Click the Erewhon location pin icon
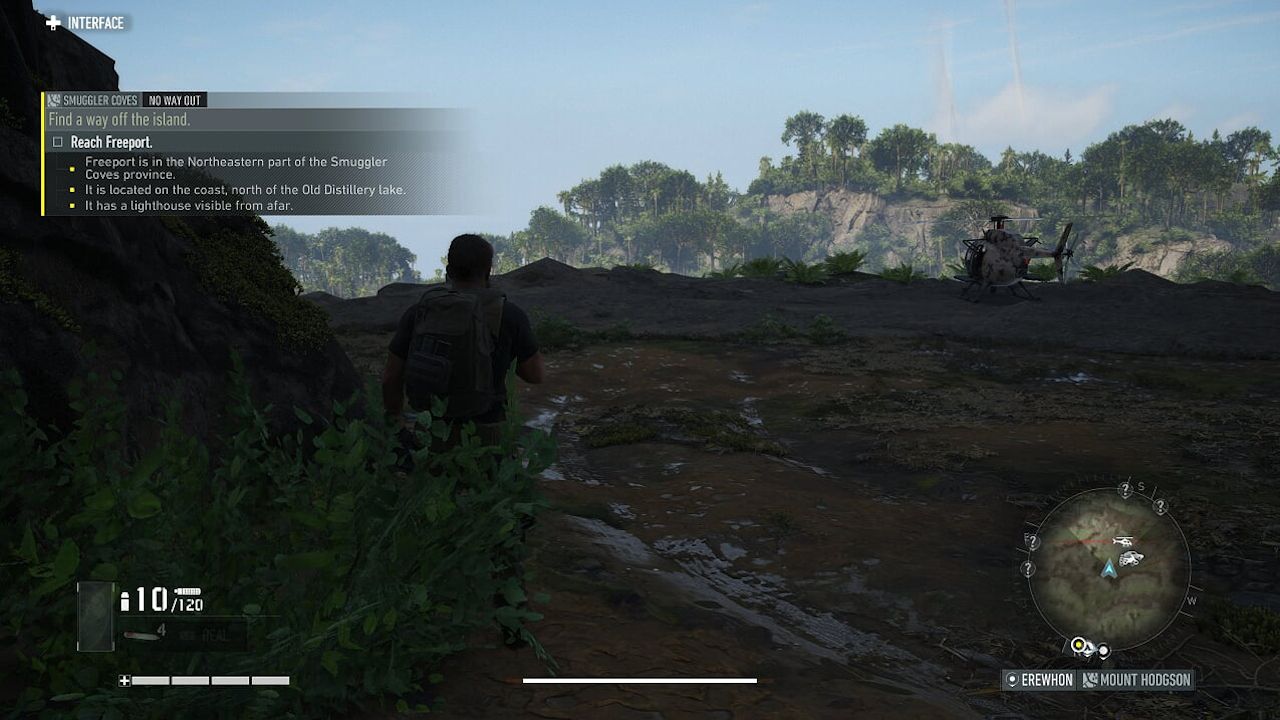 [1012, 679]
